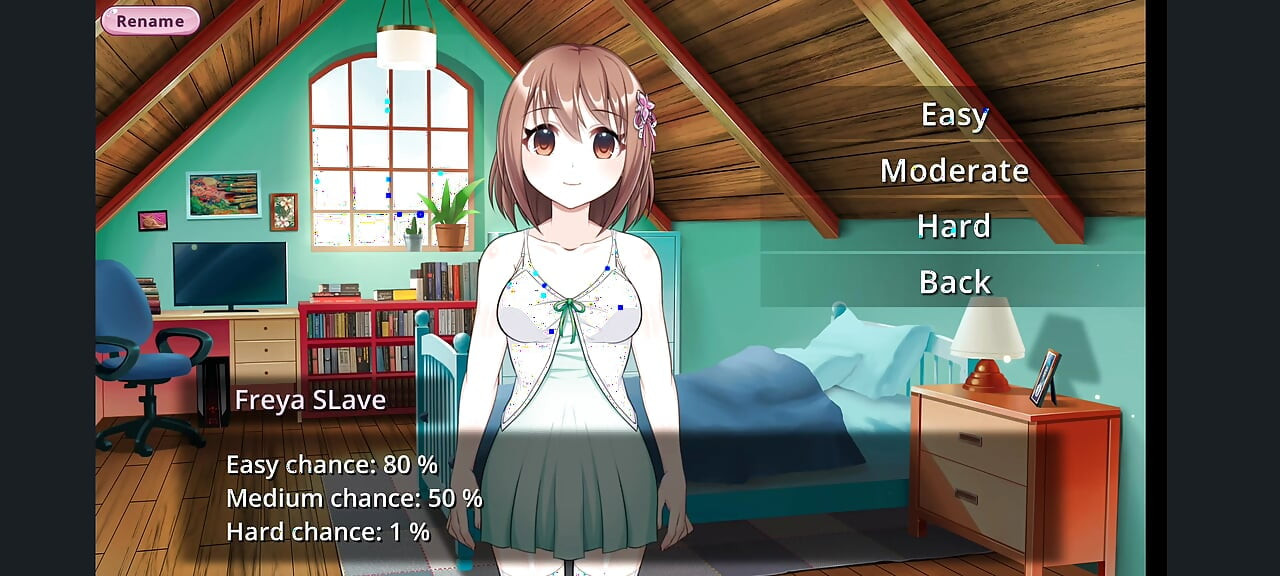The image size is (1280, 576).
Task: Choose the Easy difficulty option
Action: pos(954,115)
